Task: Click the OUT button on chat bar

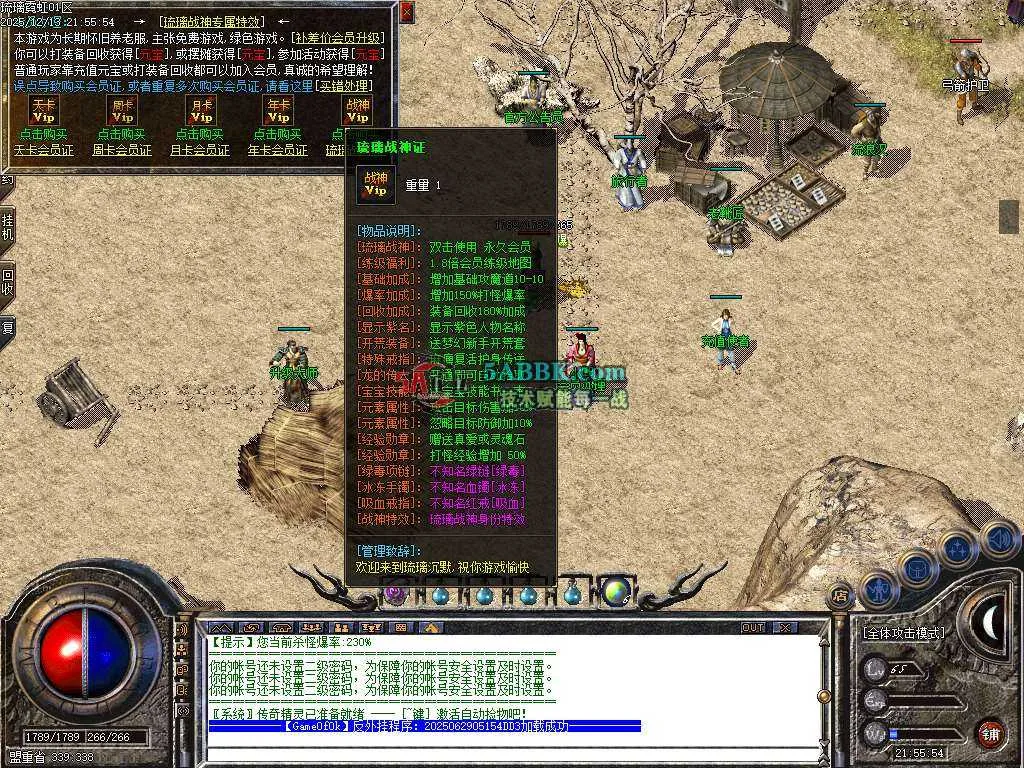Action: click(x=753, y=628)
